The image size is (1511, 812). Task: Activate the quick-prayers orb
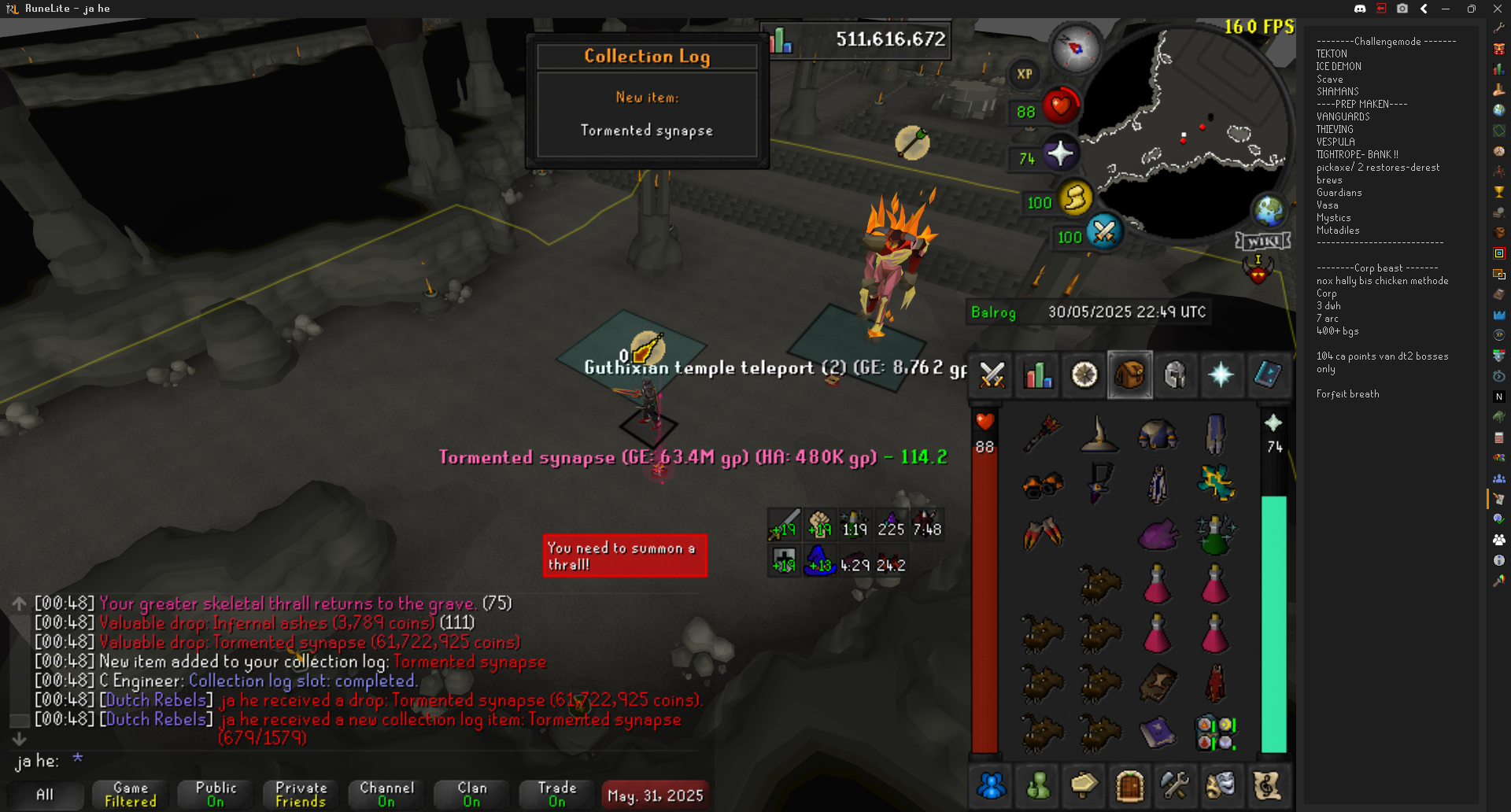(1060, 153)
